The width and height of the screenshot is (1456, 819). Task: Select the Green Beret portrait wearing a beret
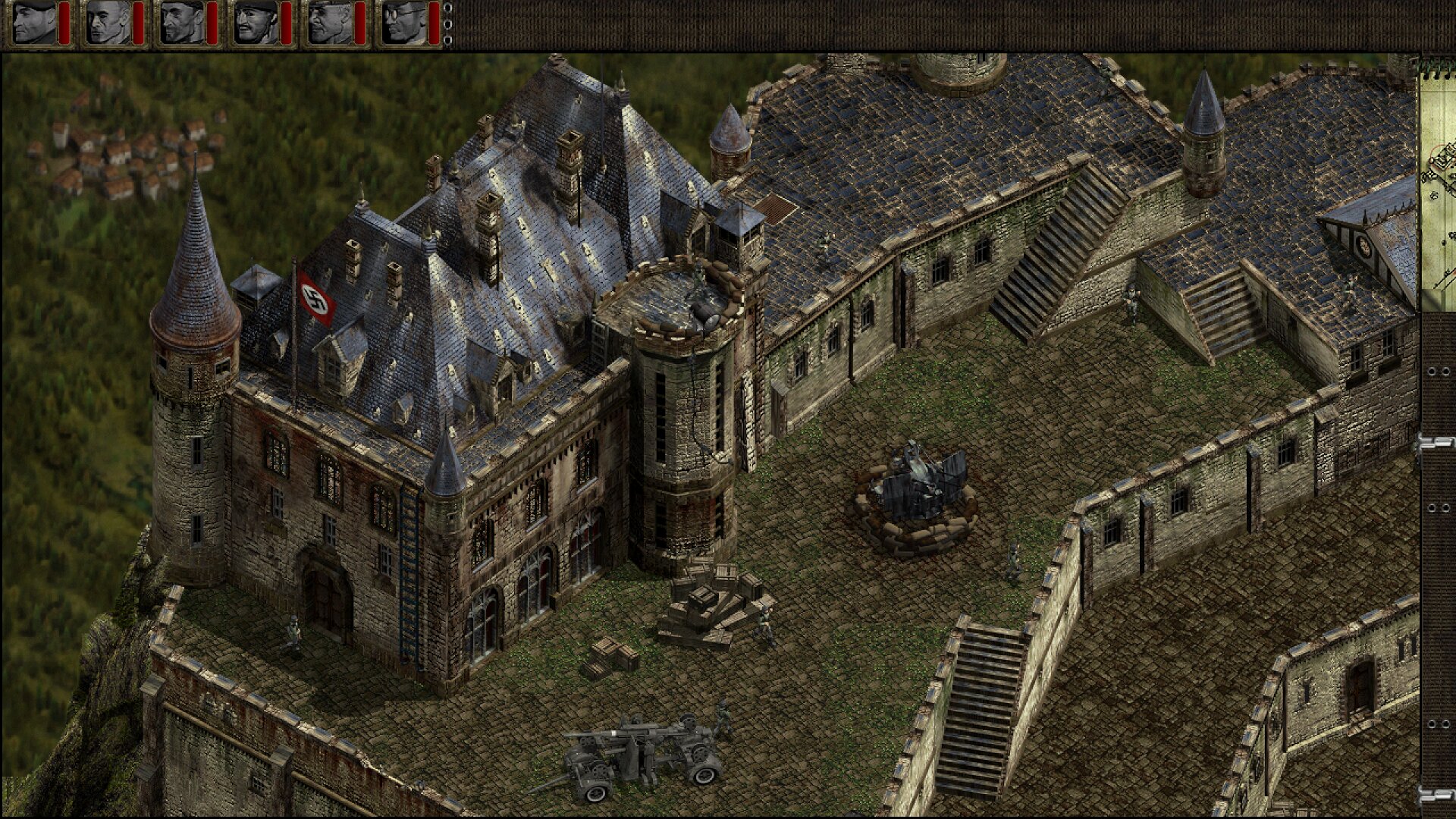tap(35, 22)
